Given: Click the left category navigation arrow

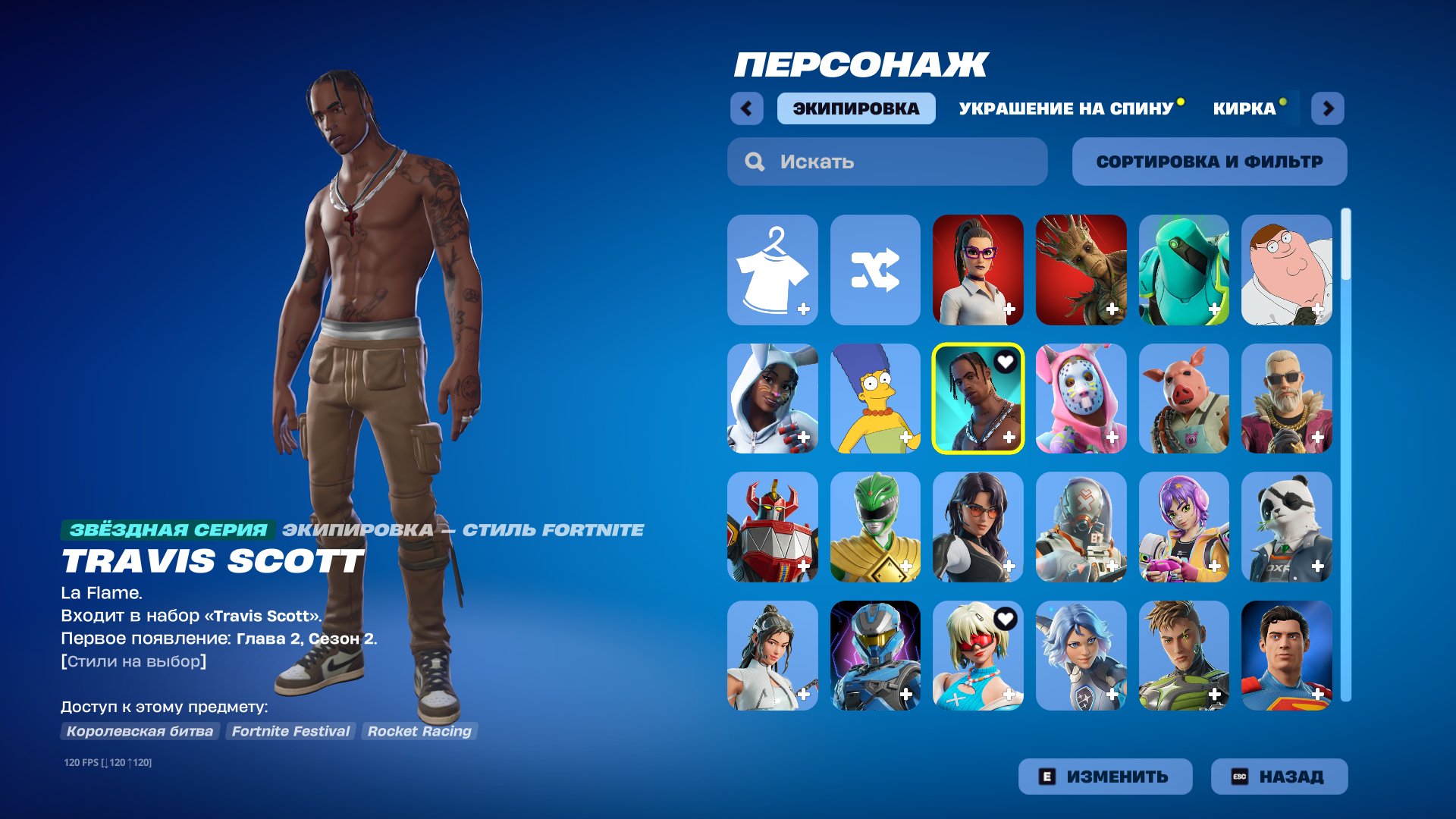Looking at the screenshot, I should pyautogui.click(x=748, y=108).
